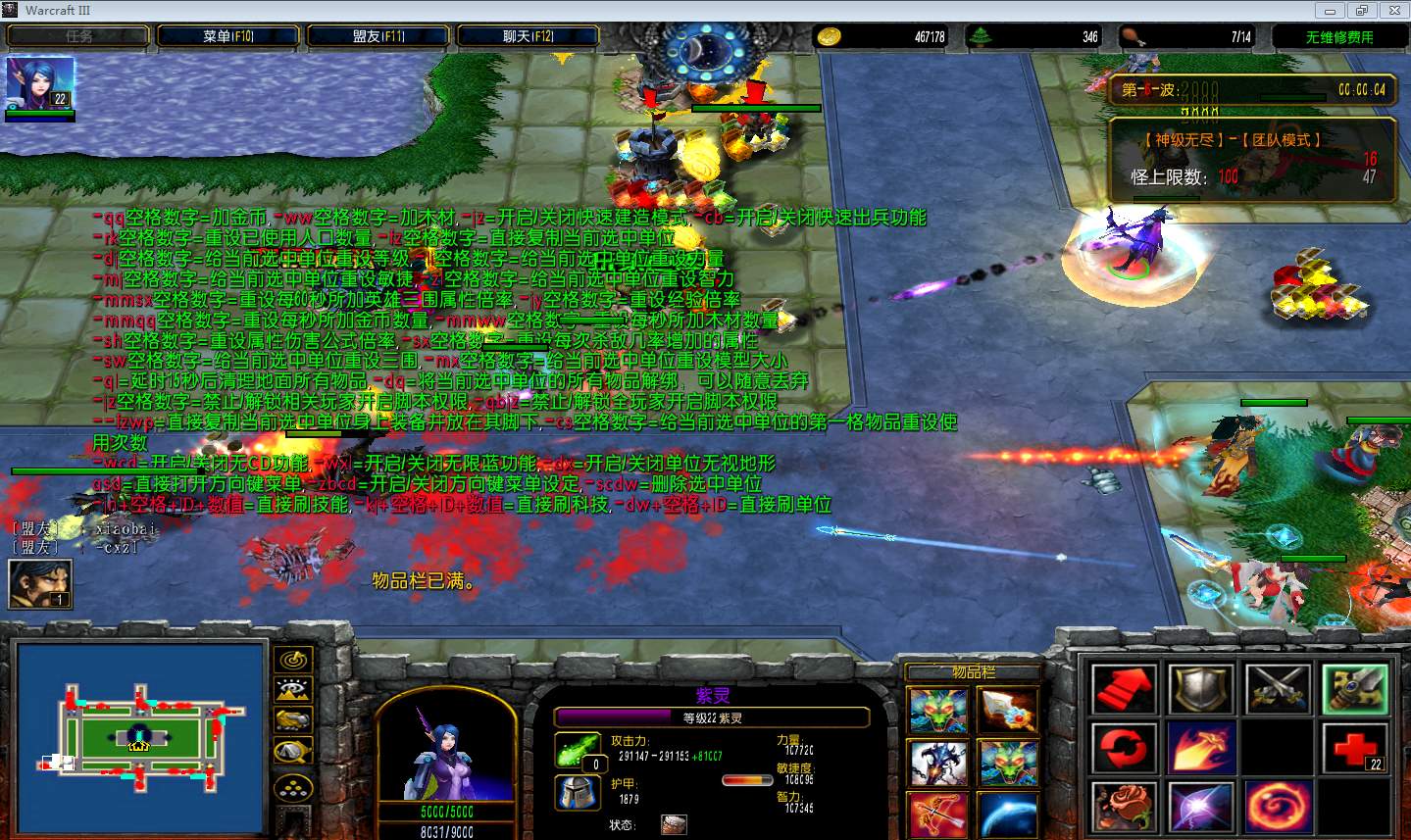This screenshot has height=840, width=1411.
Task: Open the 菜单 (F10) game menu
Action: tap(228, 36)
